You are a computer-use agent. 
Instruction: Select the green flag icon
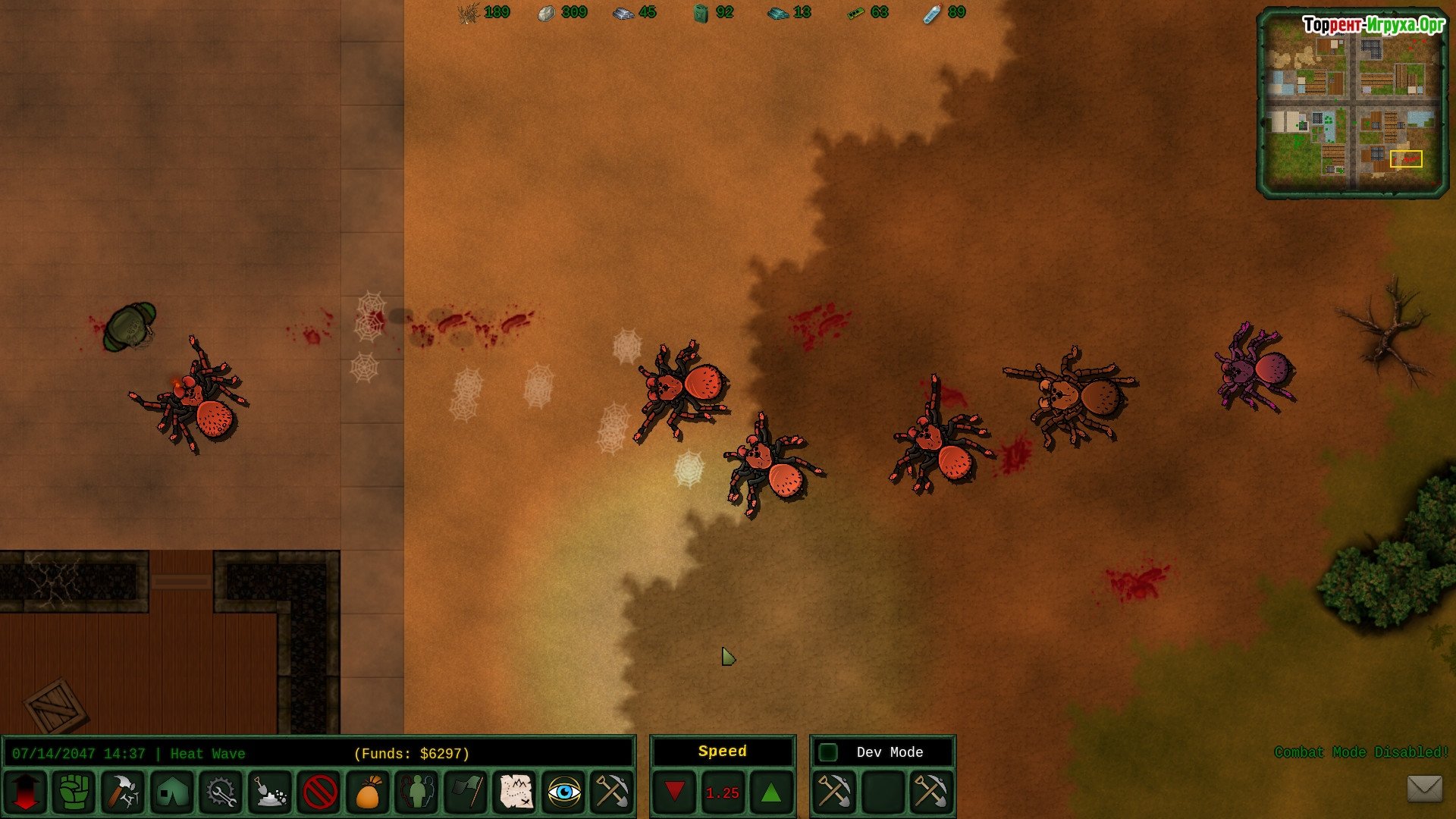coord(466,792)
